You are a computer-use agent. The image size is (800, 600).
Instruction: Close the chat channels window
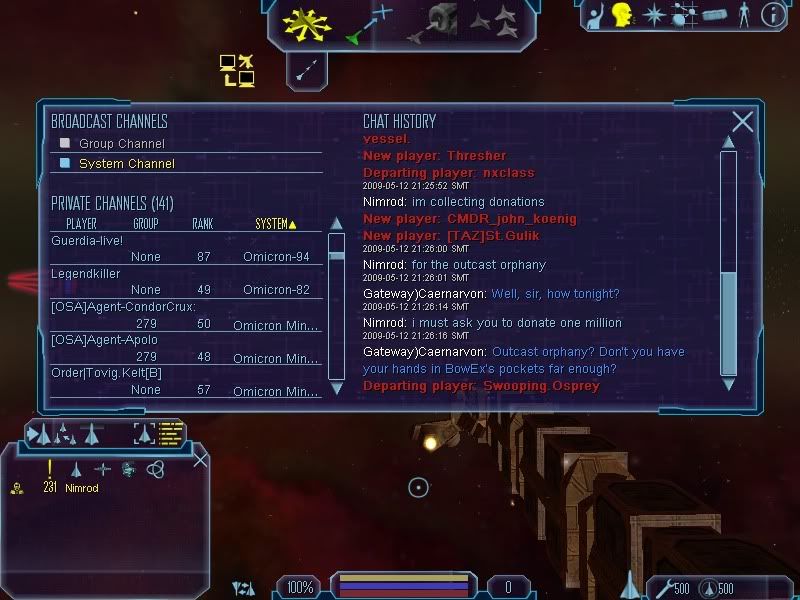(x=742, y=122)
